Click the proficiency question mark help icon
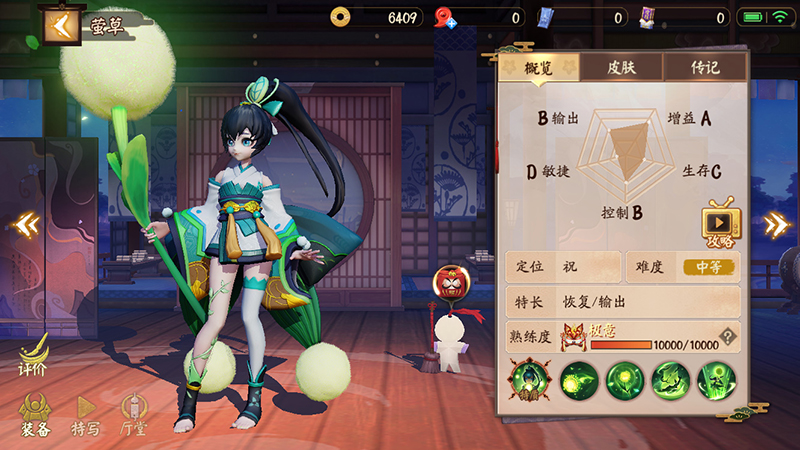Viewport: 800px width, 450px height. click(729, 336)
